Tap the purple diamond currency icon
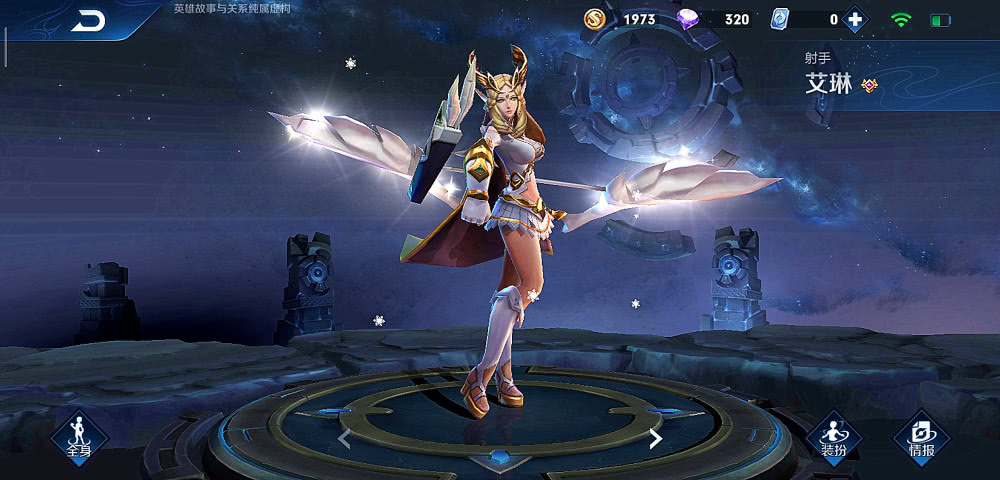 coord(689,19)
